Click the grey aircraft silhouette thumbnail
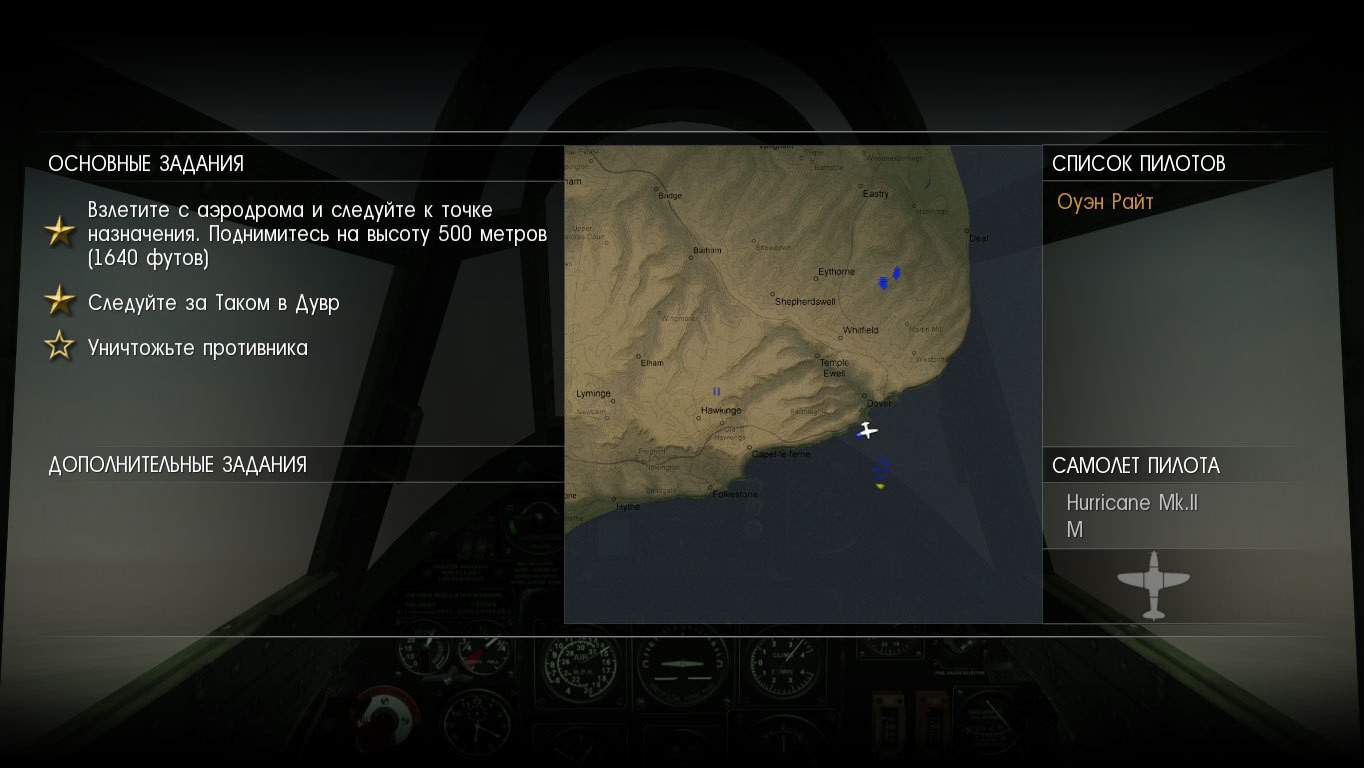This screenshot has height=768, width=1364. 1153,583
